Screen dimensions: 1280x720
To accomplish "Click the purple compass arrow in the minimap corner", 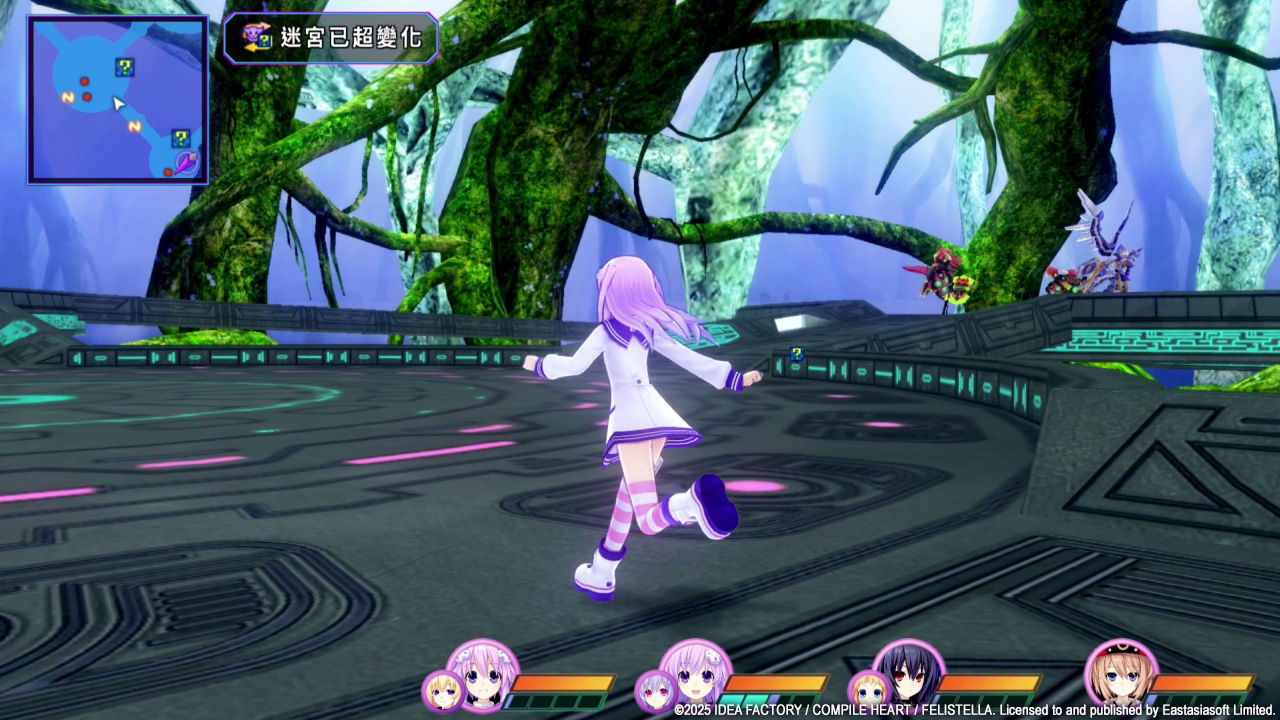I will coord(185,163).
